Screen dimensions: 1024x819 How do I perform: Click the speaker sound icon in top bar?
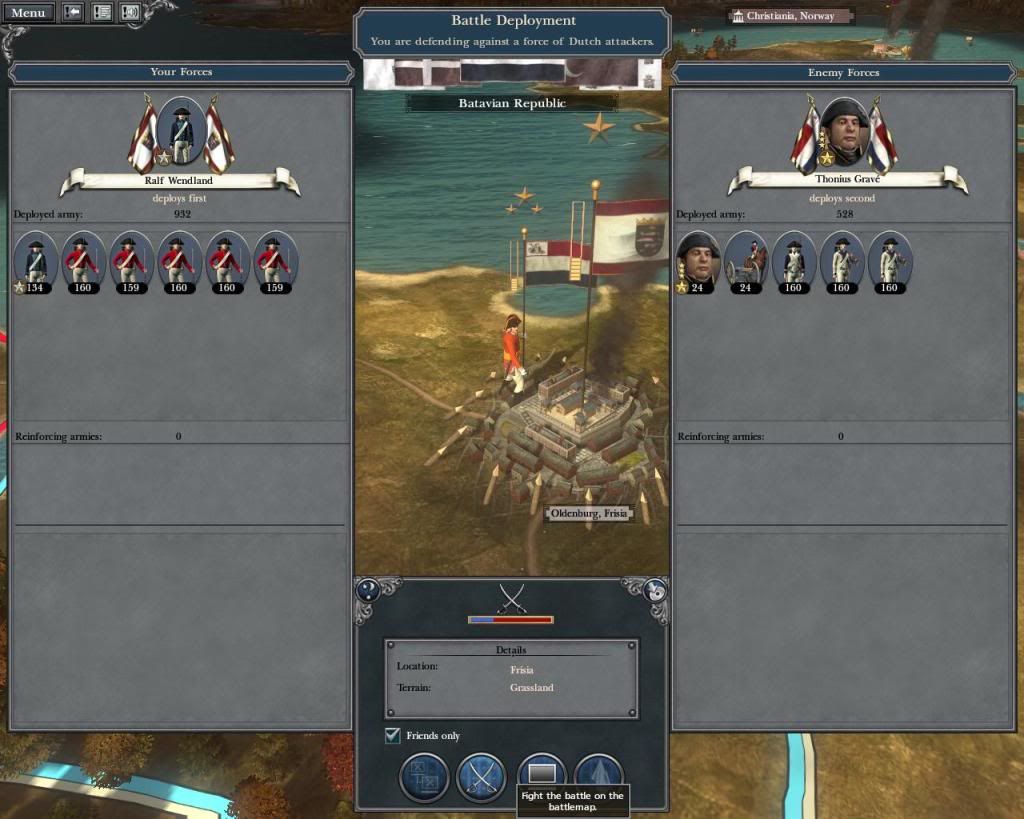(130, 13)
